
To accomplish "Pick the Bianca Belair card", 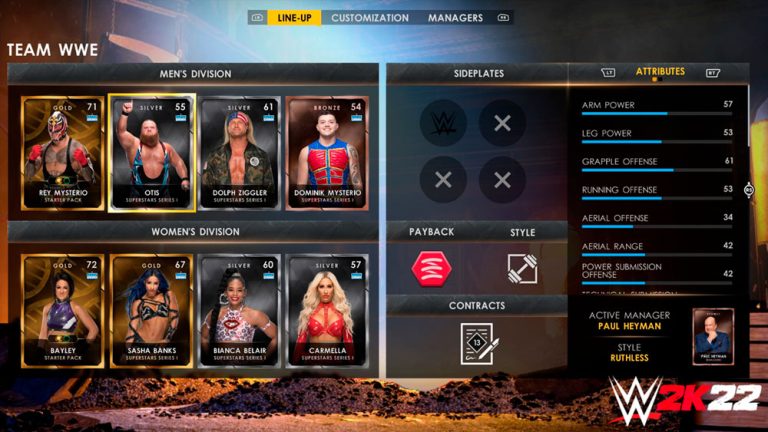I will 240,310.
